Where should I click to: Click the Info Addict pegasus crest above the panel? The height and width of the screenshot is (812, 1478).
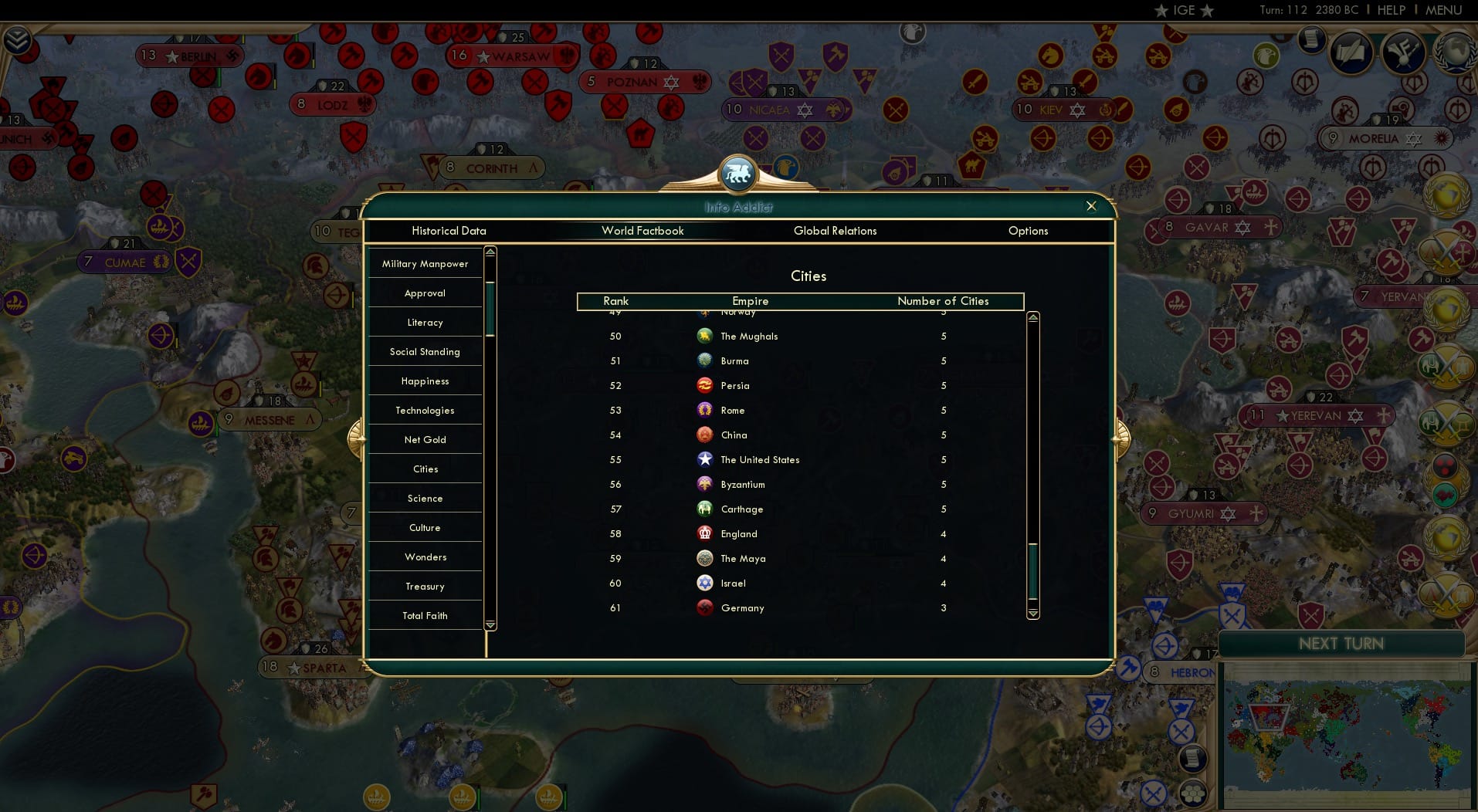737,173
